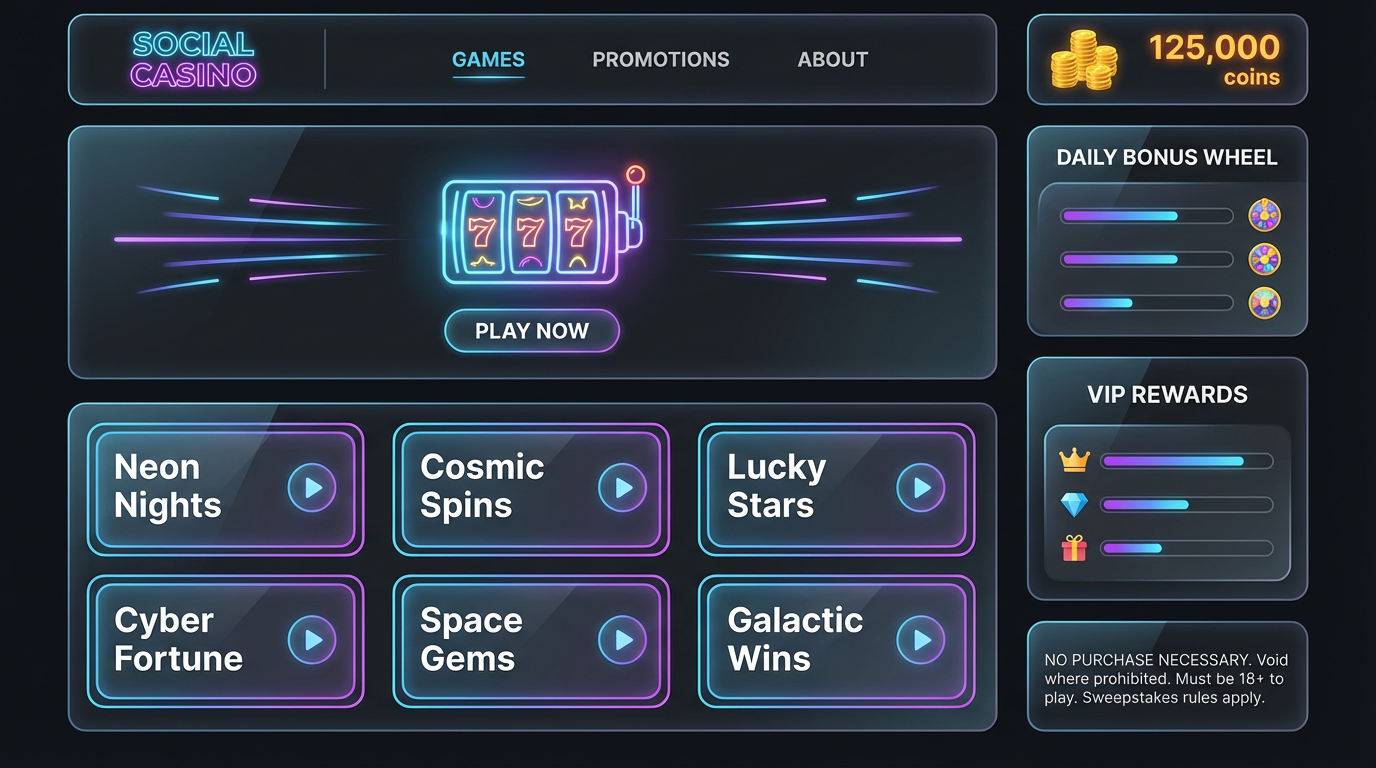
Task: Select the crown icon in VIP Rewards
Action: pyautogui.click(x=1074, y=461)
